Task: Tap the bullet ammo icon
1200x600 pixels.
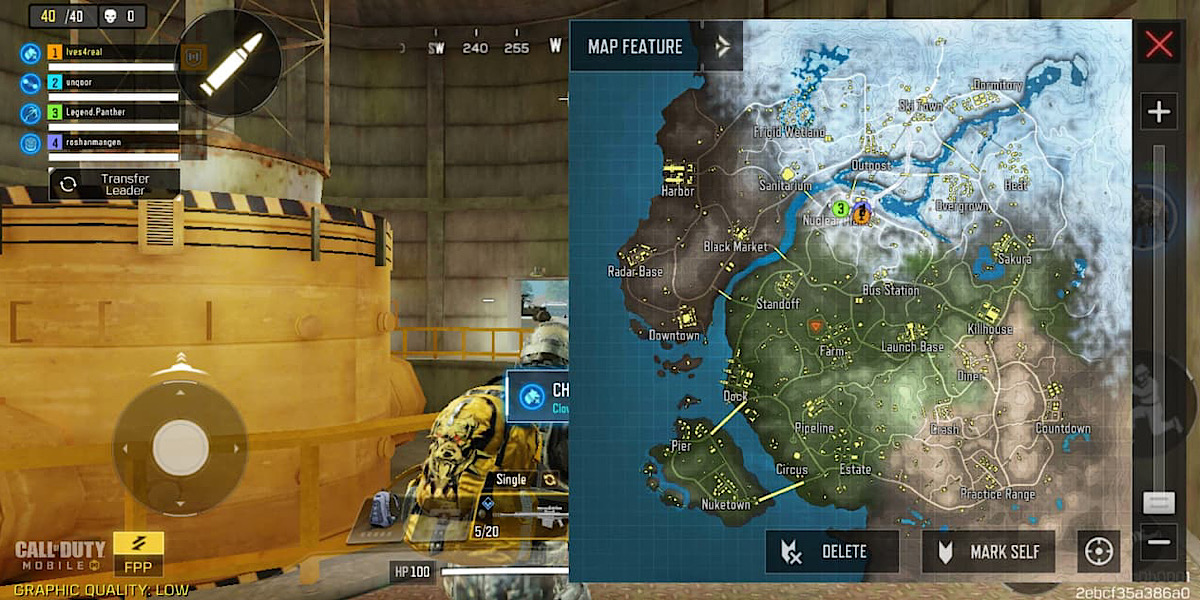Action: pos(229,64)
